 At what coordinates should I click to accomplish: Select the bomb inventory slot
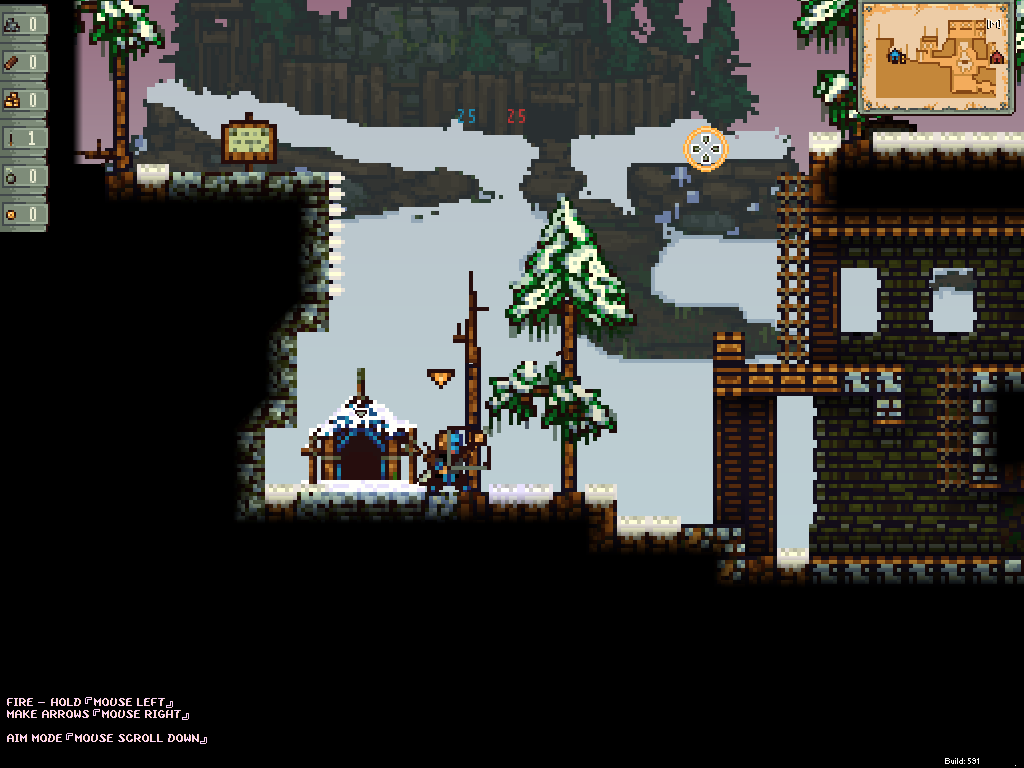(x=23, y=176)
